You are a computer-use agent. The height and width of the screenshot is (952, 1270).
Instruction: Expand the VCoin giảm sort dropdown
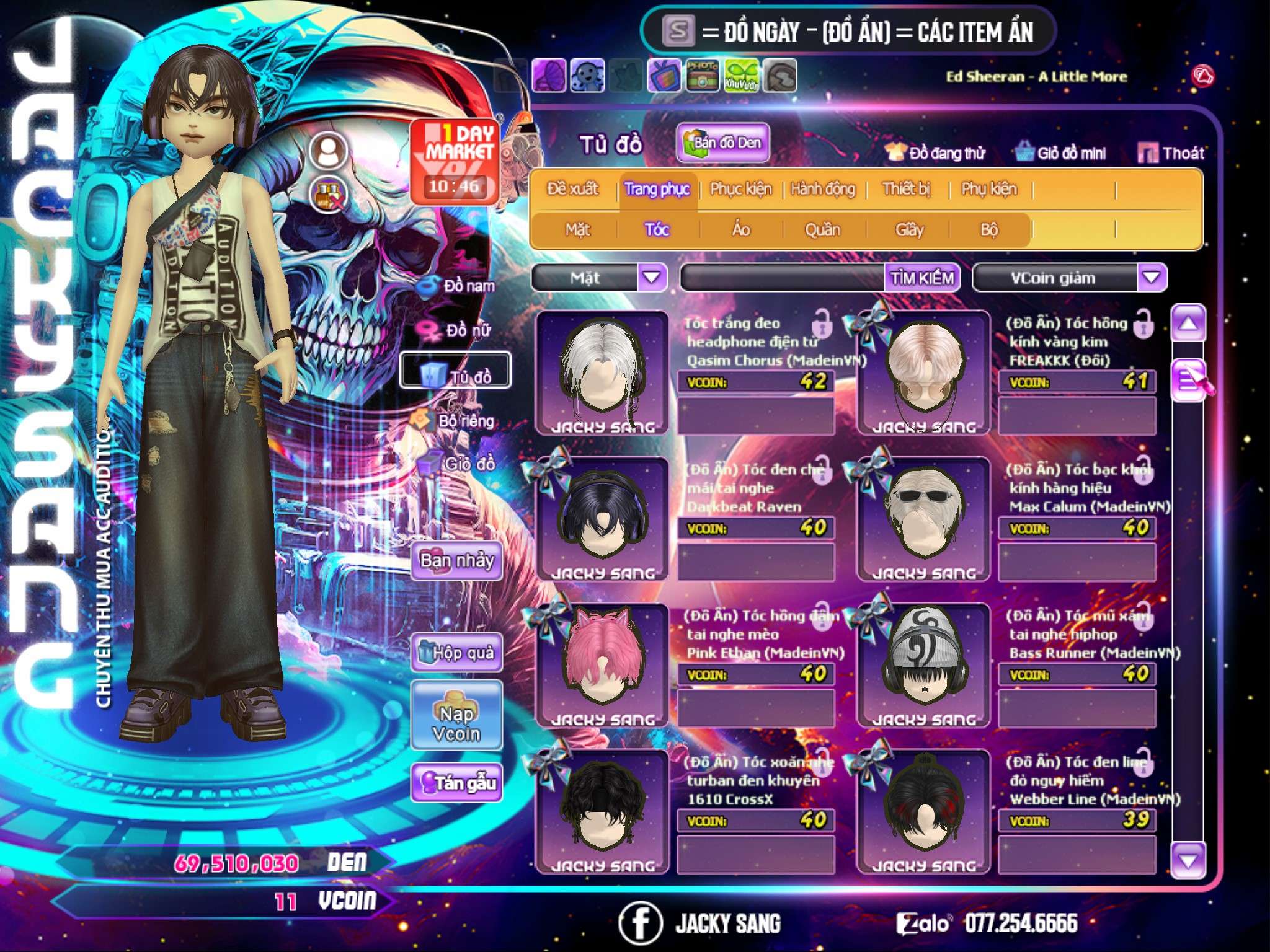(x=1152, y=278)
